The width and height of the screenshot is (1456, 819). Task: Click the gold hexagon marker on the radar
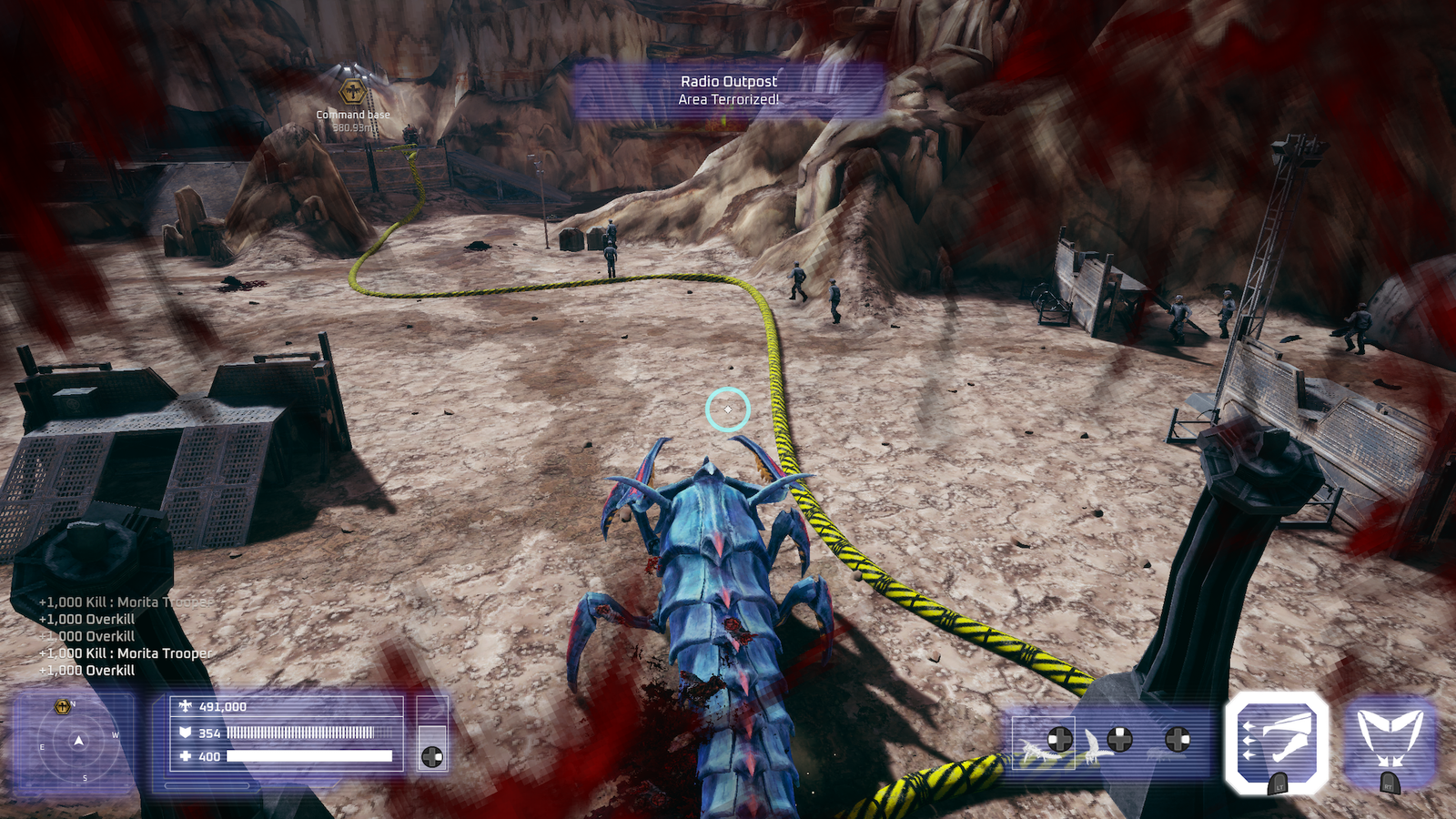pyautogui.click(x=62, y=706)
